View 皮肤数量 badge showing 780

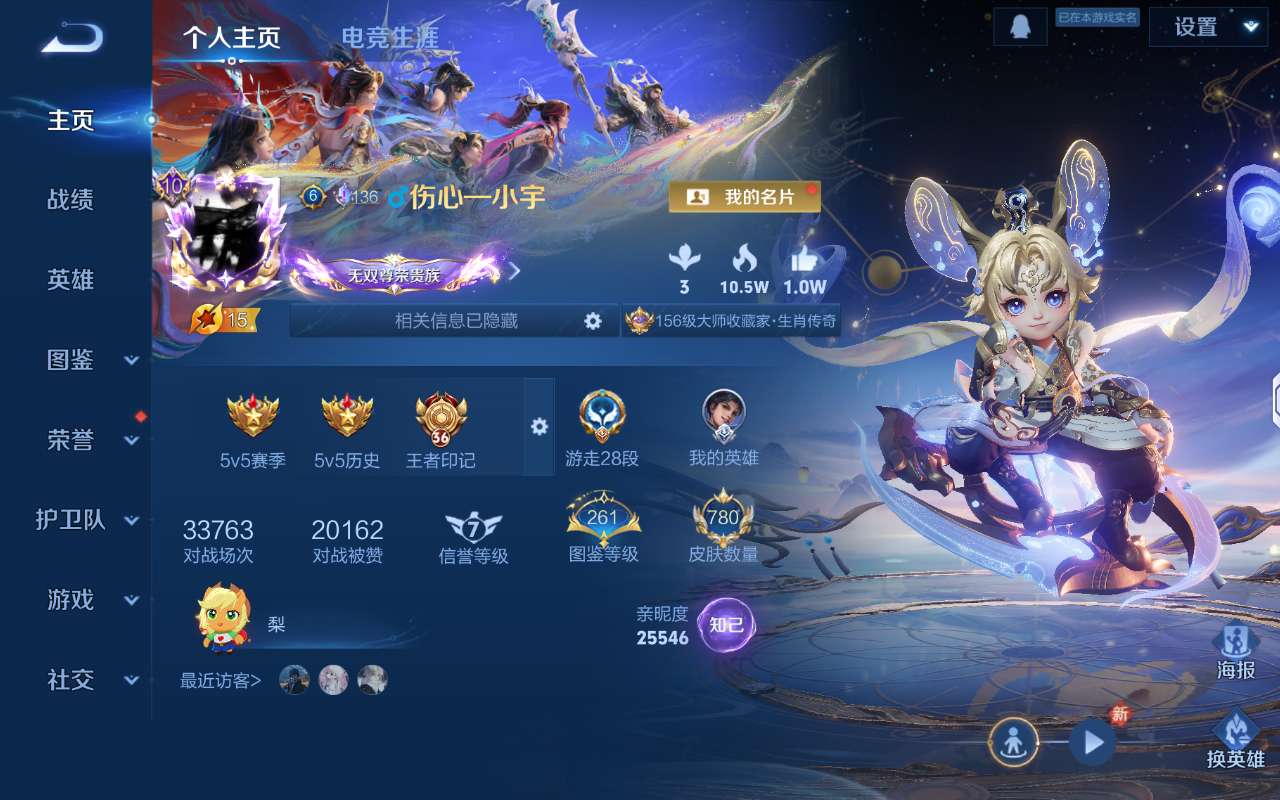(723, 527)
